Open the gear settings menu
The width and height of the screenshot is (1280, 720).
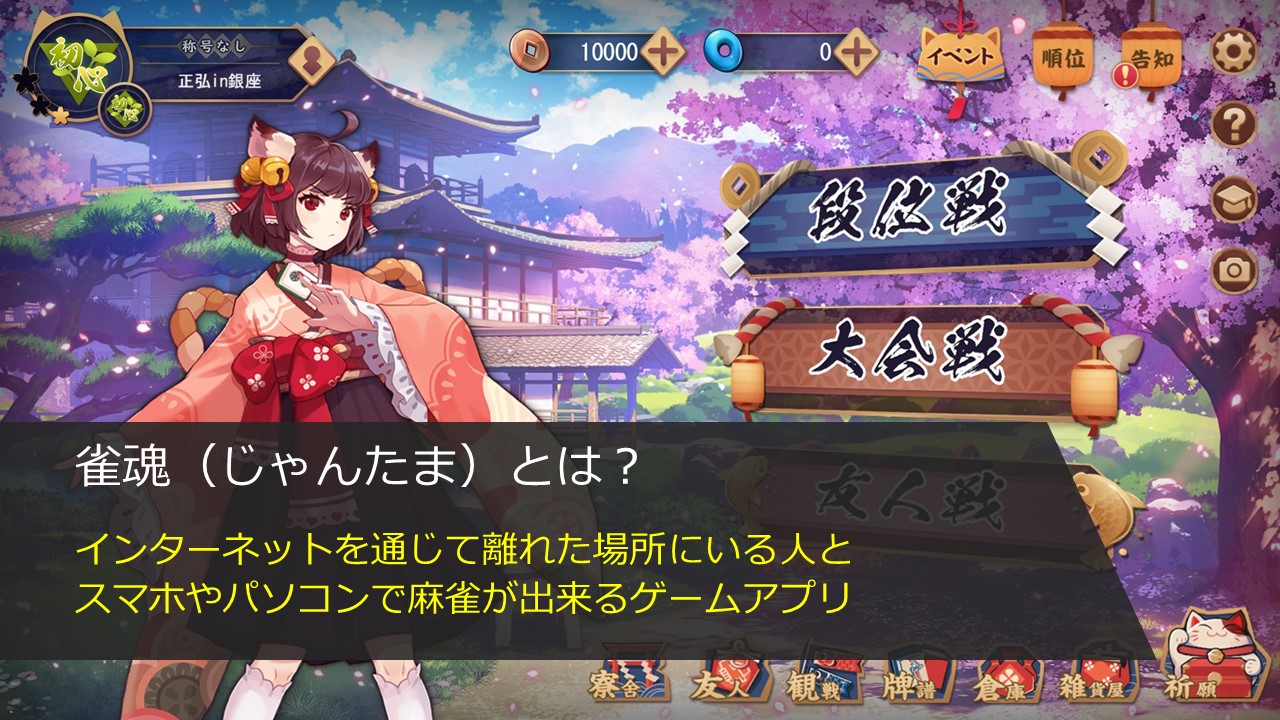1233,52
